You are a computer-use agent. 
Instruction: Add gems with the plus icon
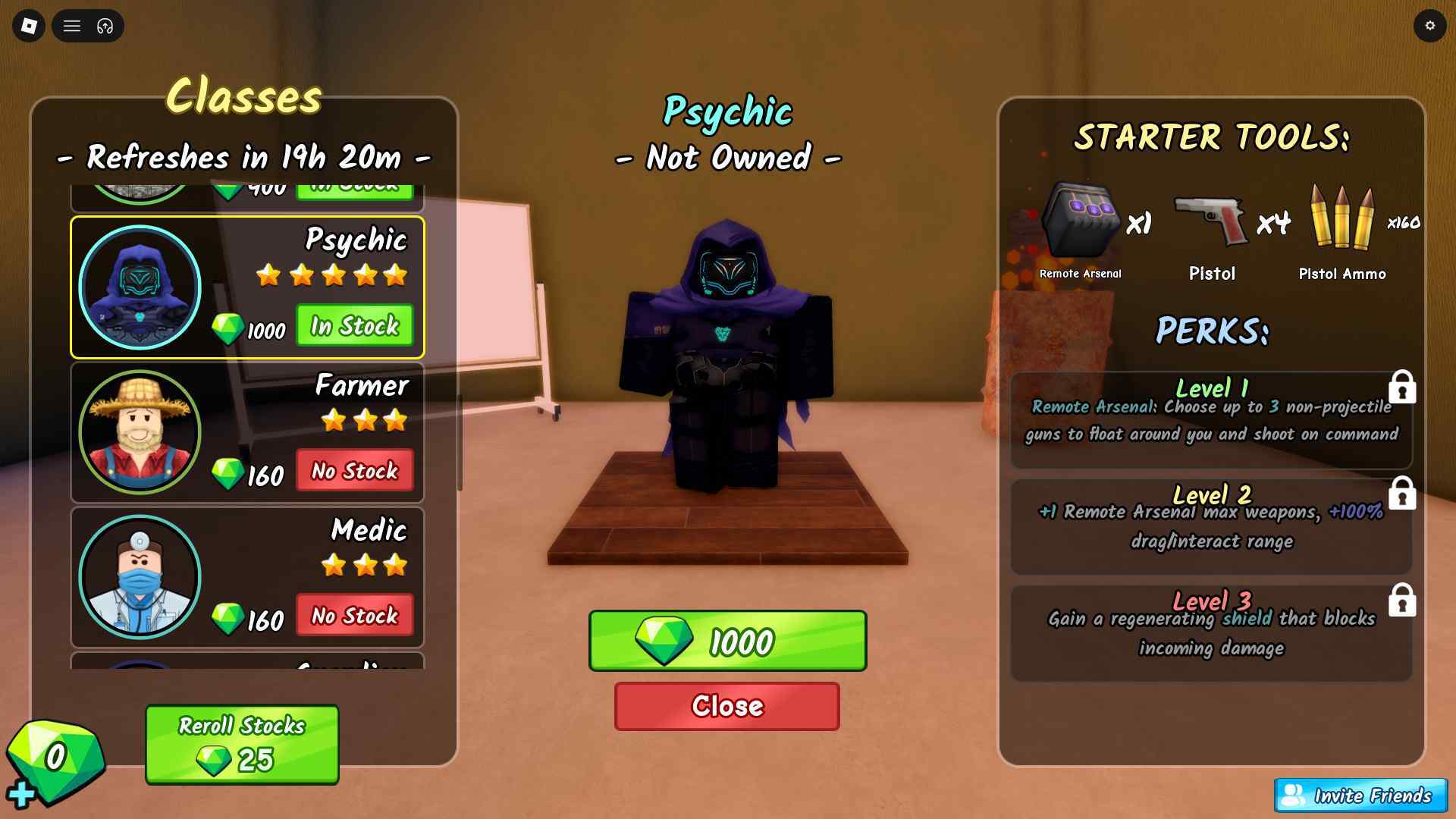20,794
